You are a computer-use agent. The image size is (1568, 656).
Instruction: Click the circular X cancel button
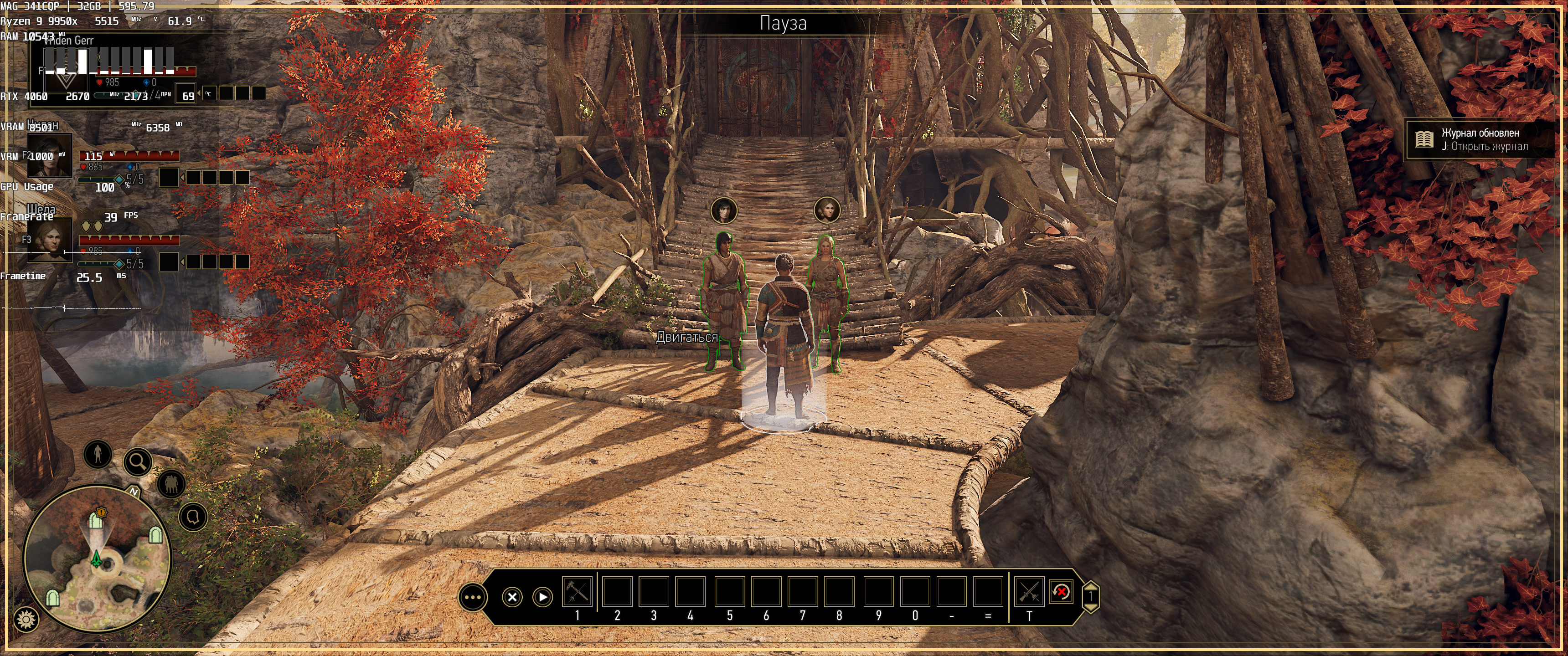coord(512,597)
